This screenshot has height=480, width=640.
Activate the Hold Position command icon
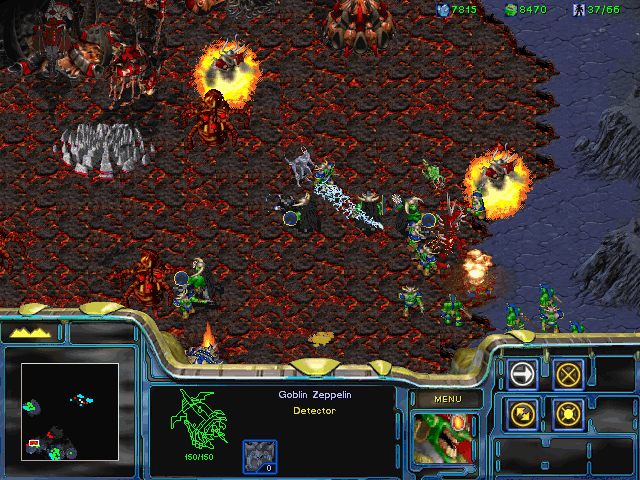(x=568, y=411)
